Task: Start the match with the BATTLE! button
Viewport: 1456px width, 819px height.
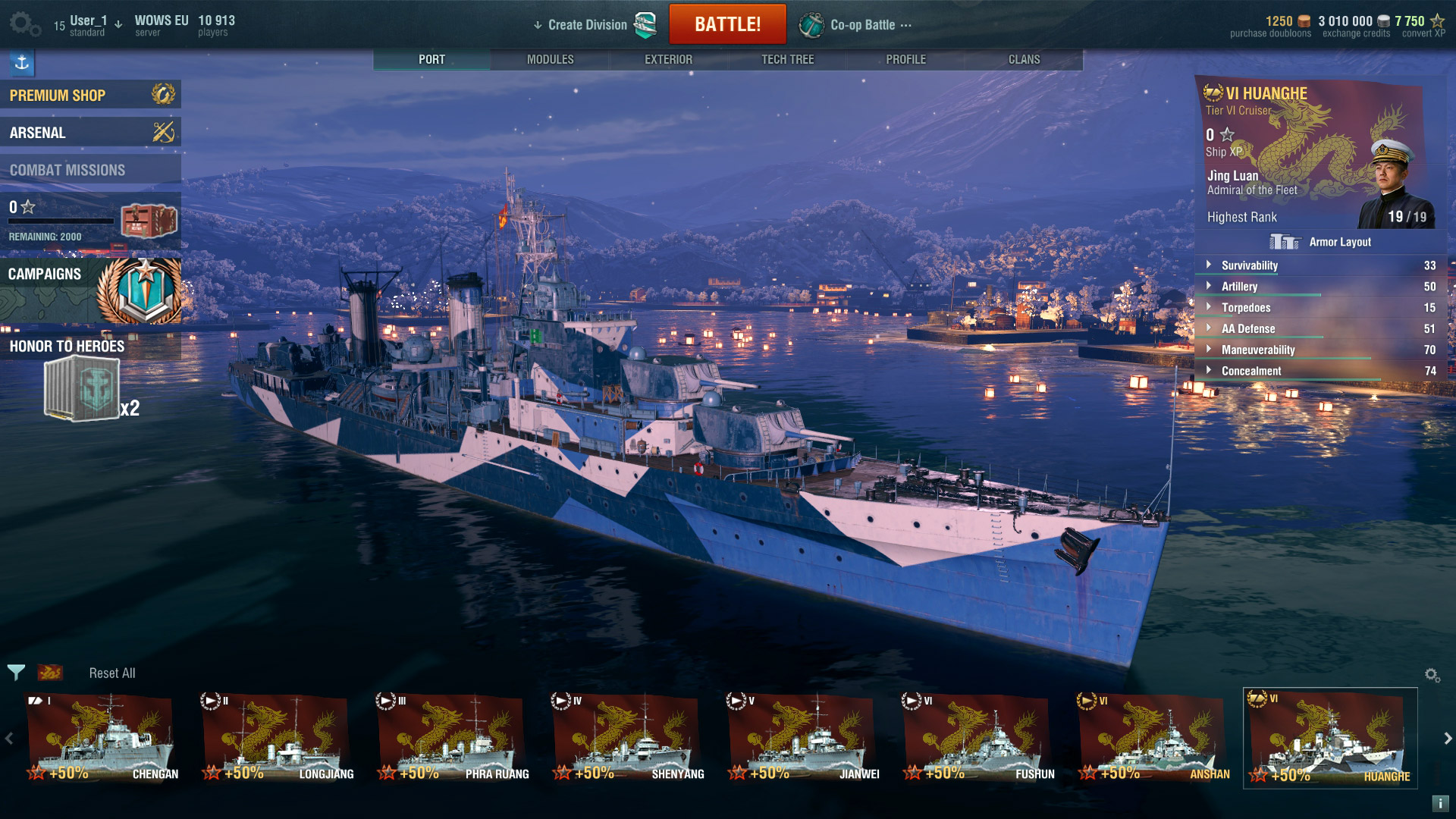Action: coord(727,24)
